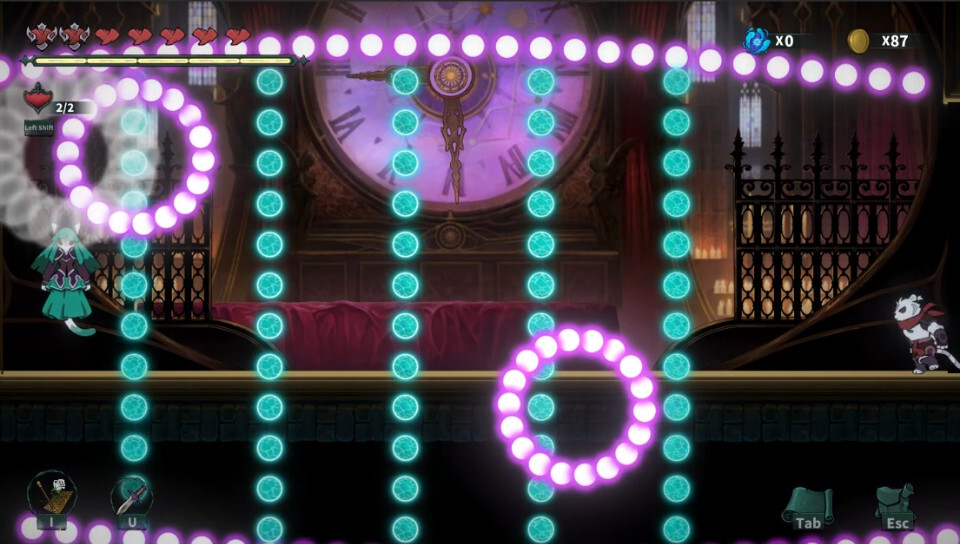
Task: Open the teal scroll map icon
Action: [808, 503]
